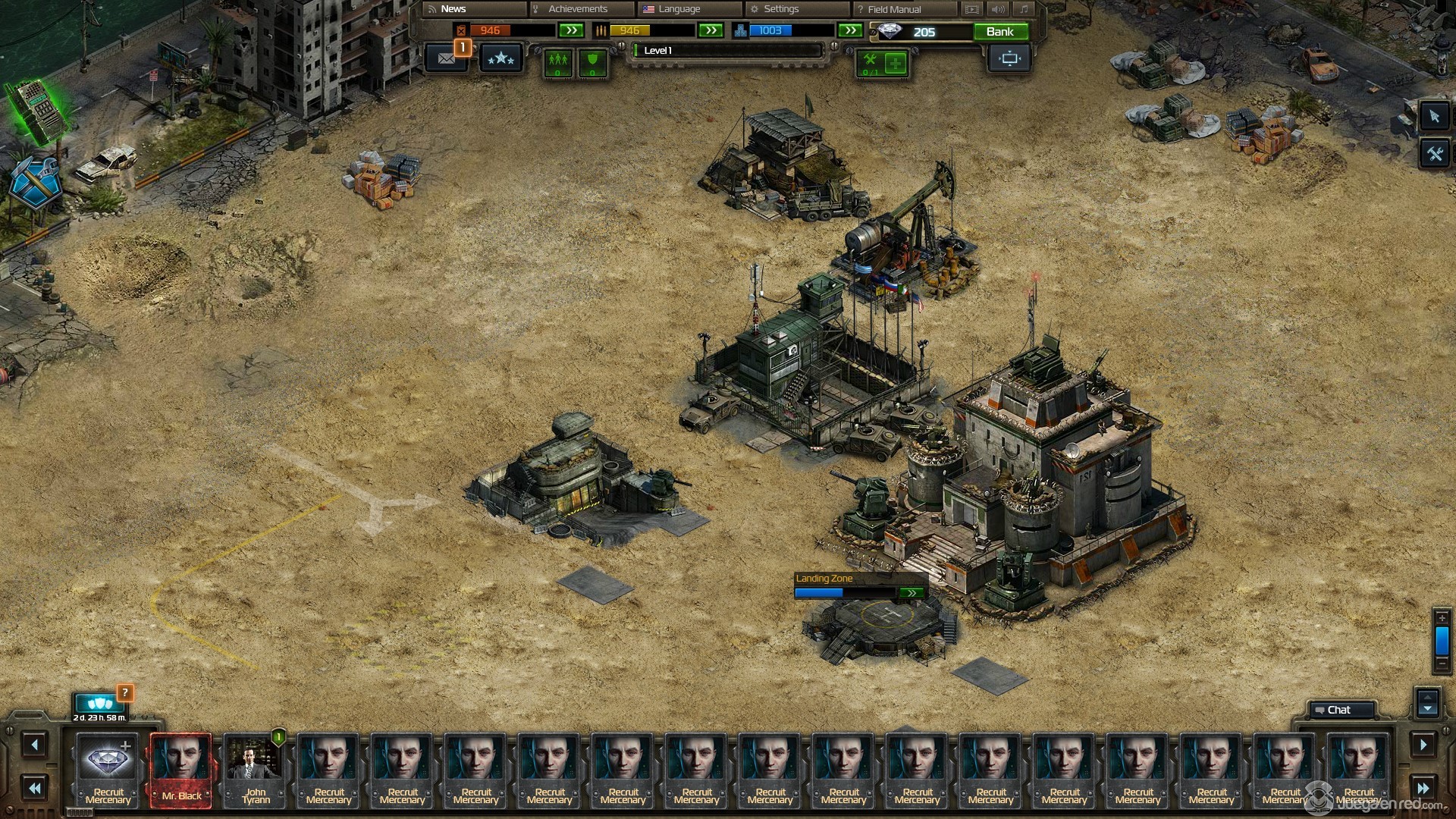Open the three-star rankings button
The height and width of the screenshot is (819, 1456).
pos(500,58)
